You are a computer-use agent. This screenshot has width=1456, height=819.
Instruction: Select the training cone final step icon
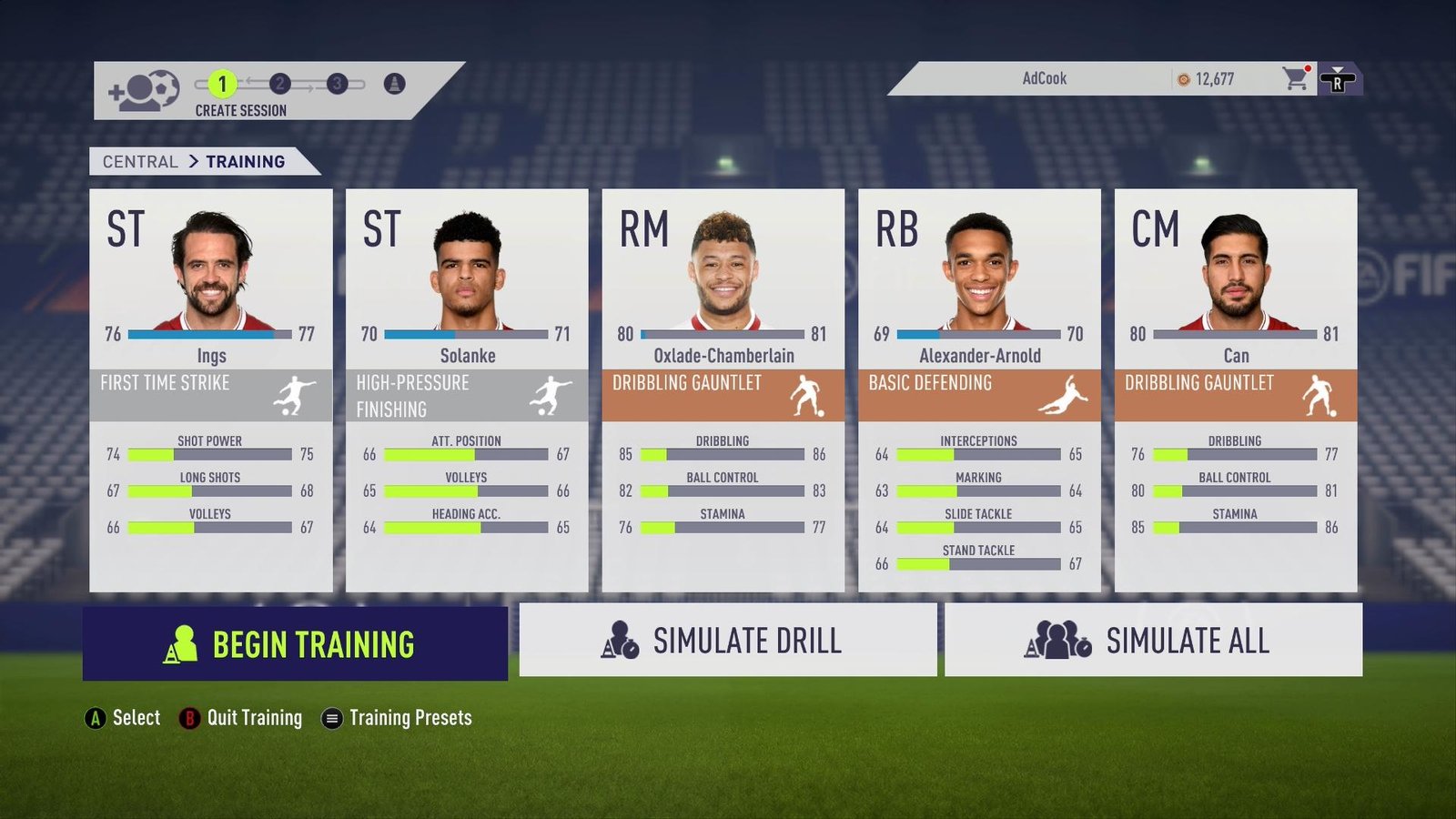[394, 84]
